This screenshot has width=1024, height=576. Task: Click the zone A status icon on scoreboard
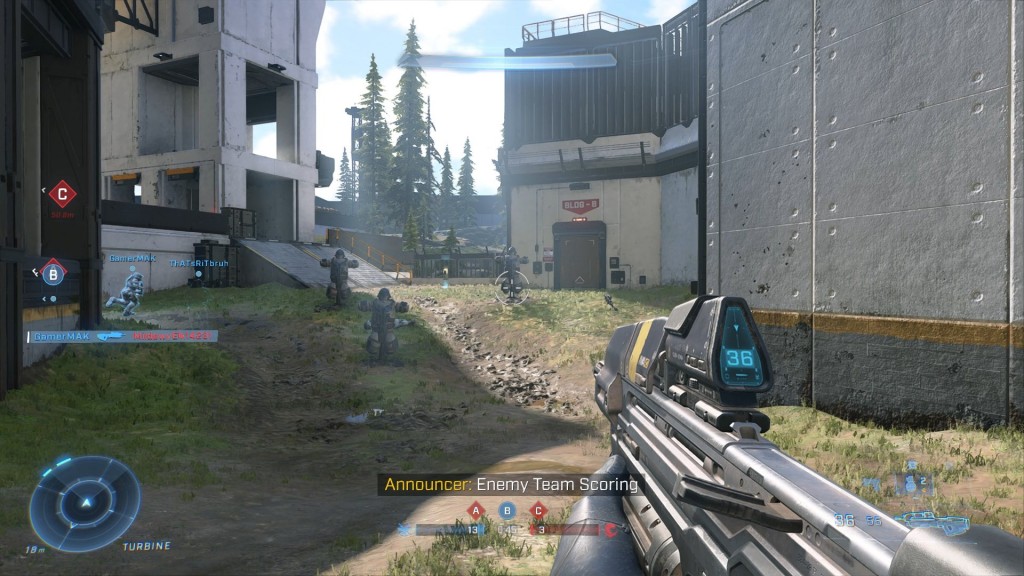[x=476, y=511]
